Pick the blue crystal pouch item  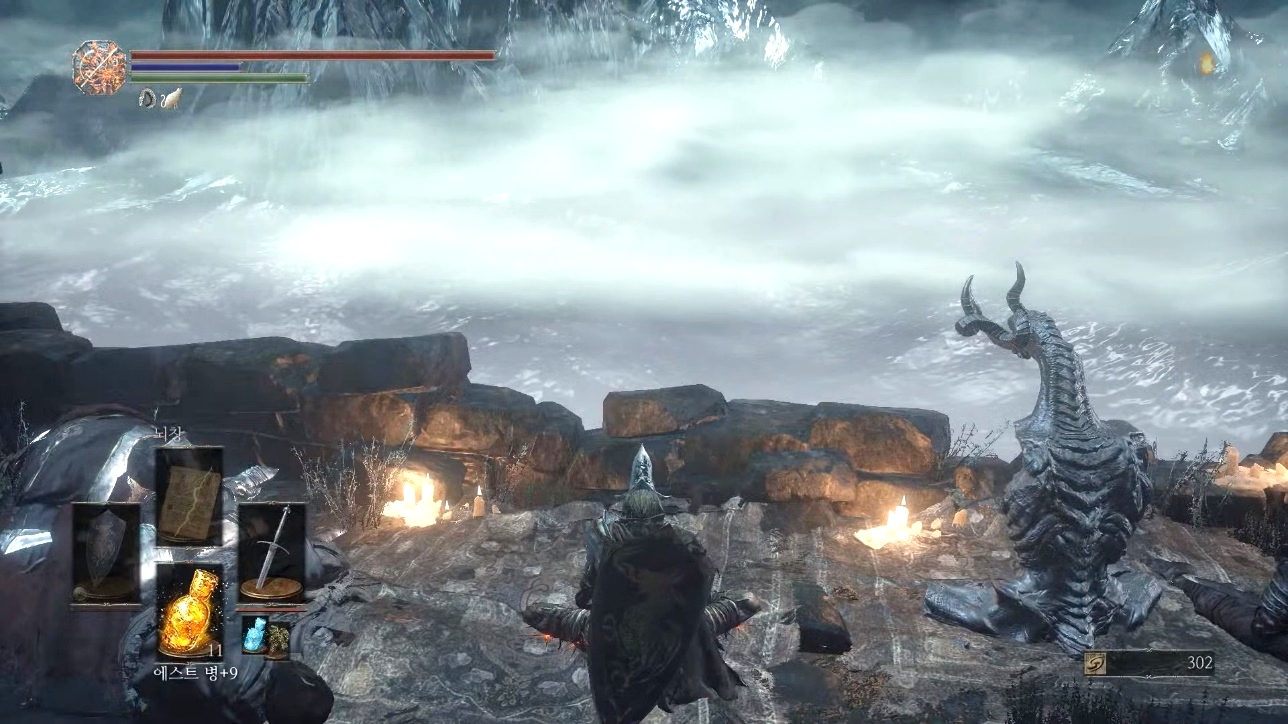(254, 636)
